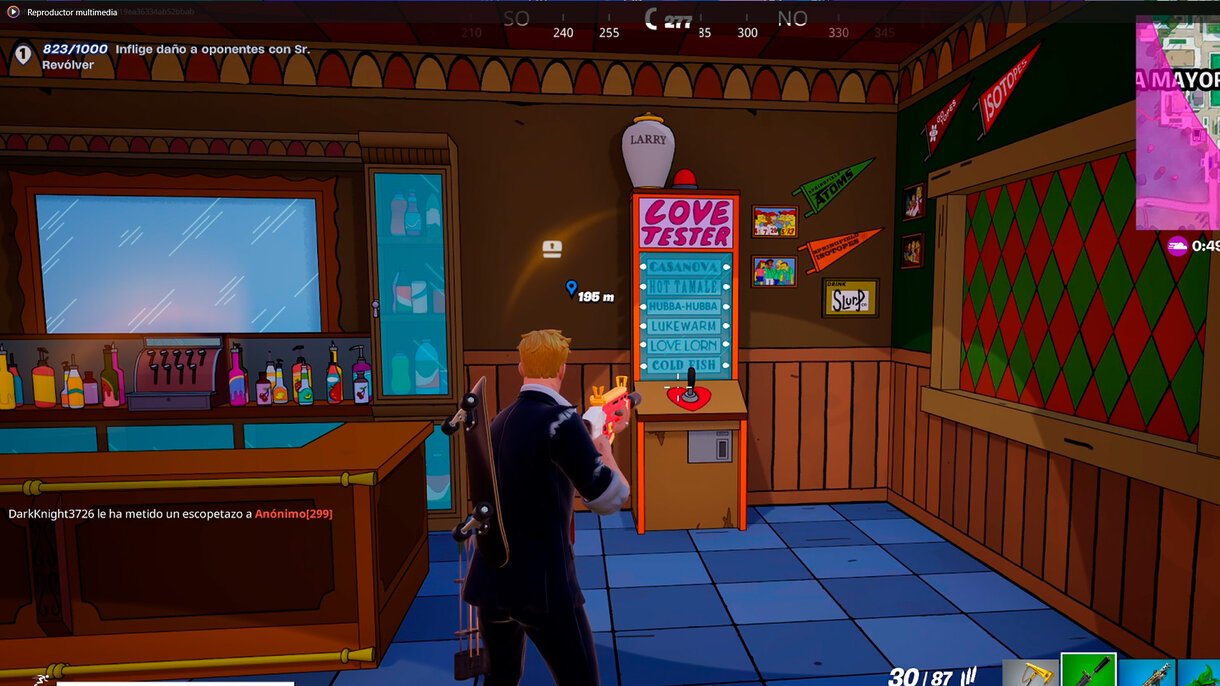Click the numbered quest pin icon

tap(23, 55)
